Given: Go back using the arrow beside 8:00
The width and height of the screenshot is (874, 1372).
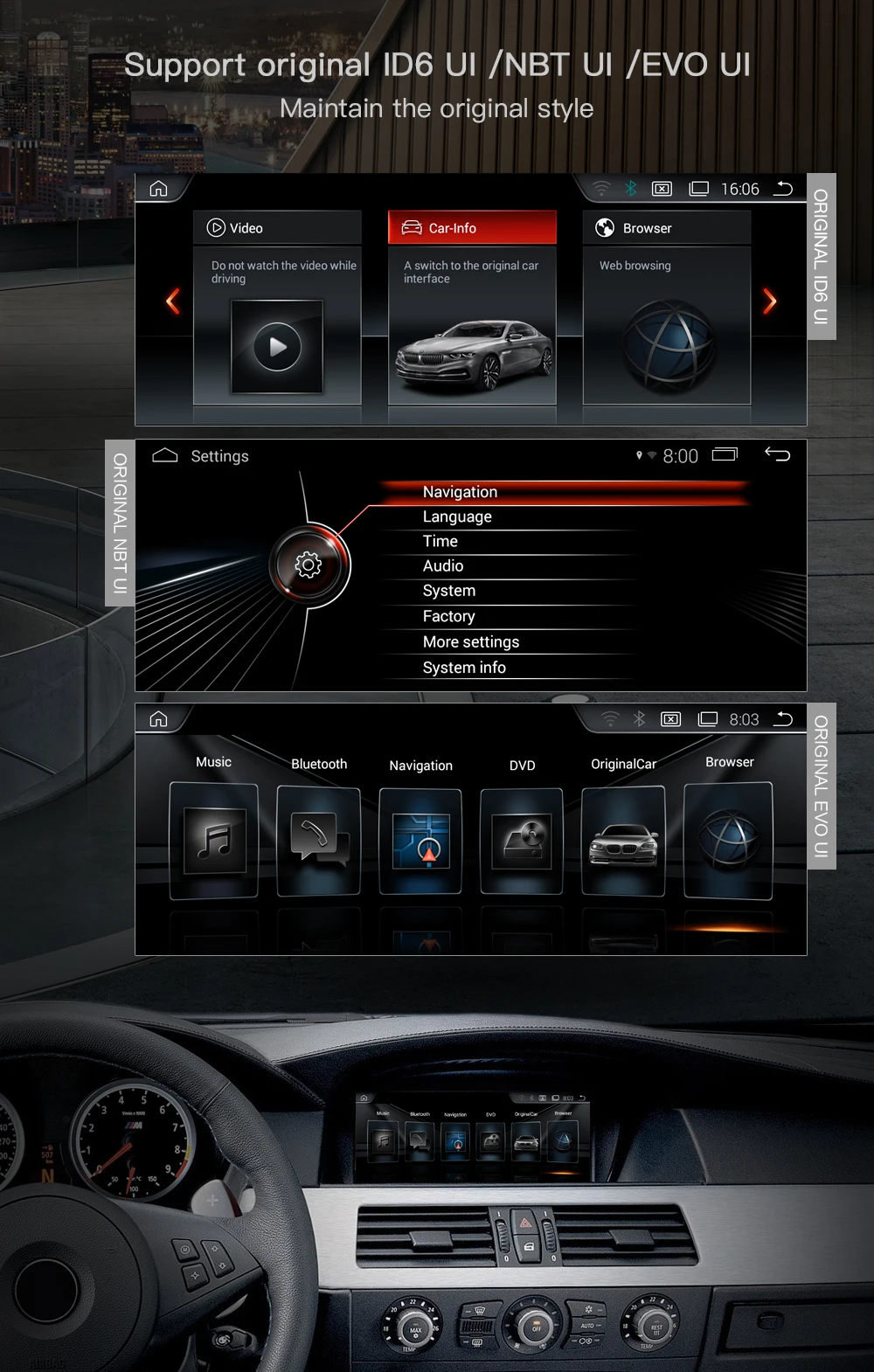Looking at the screenshot, I should click(777, 454).
